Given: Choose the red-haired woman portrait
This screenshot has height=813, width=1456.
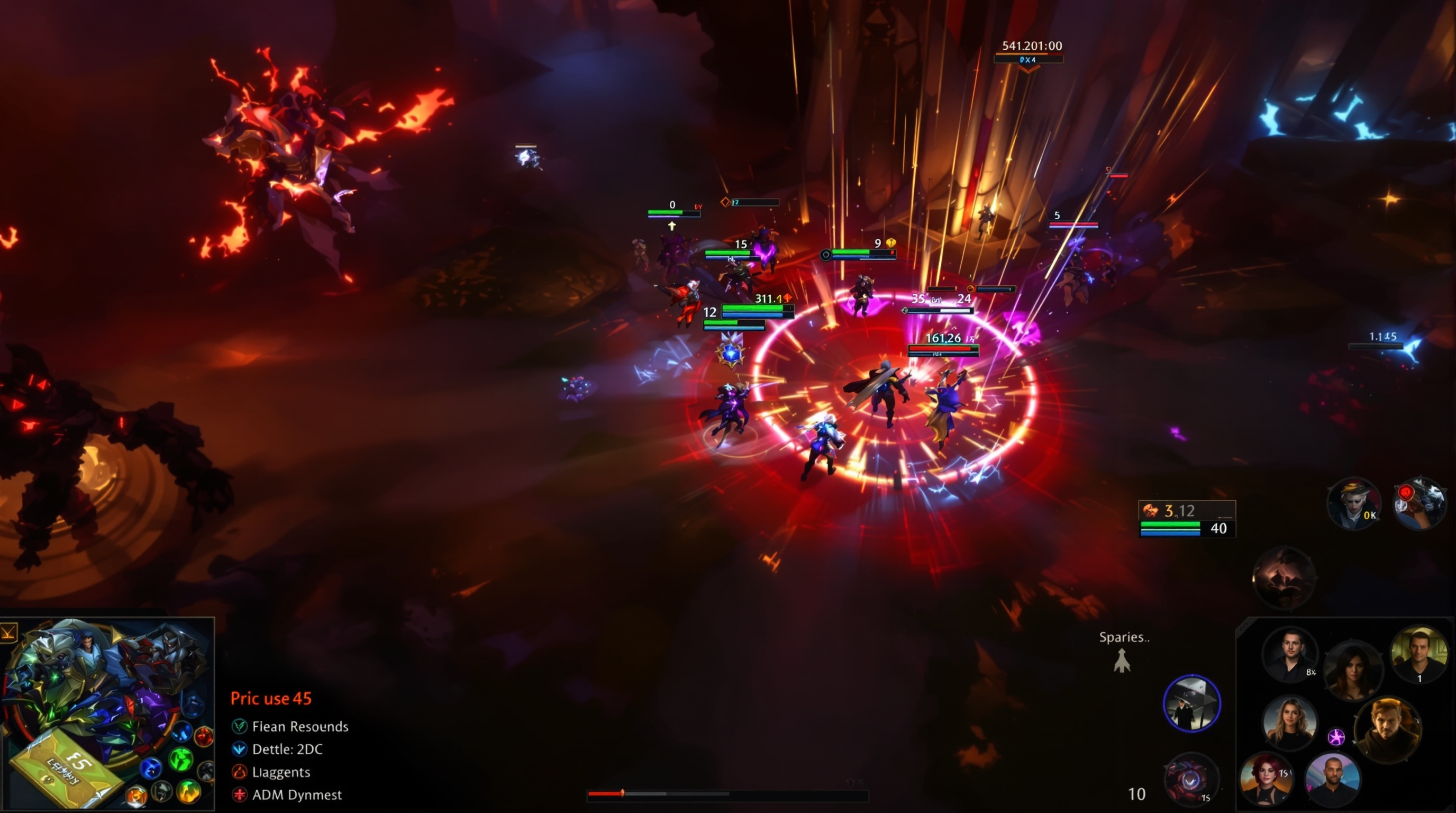Looking at the screenshot, I should point(1267,779).
